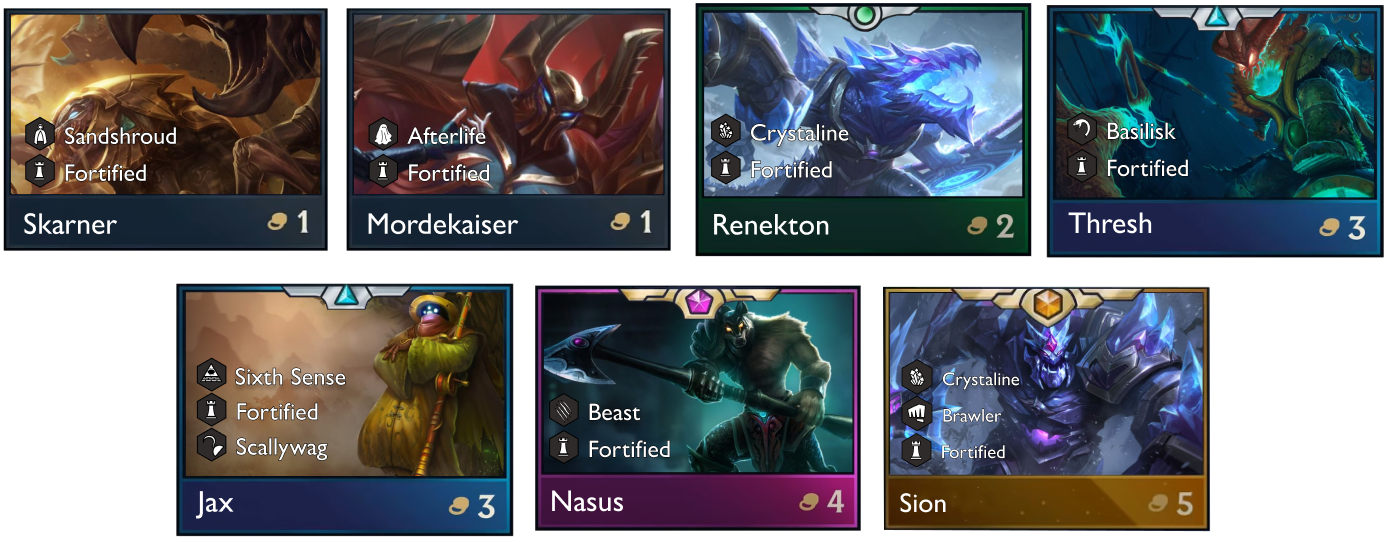Click Skarner's Sandshroud trait icon

tap(40, 136)
